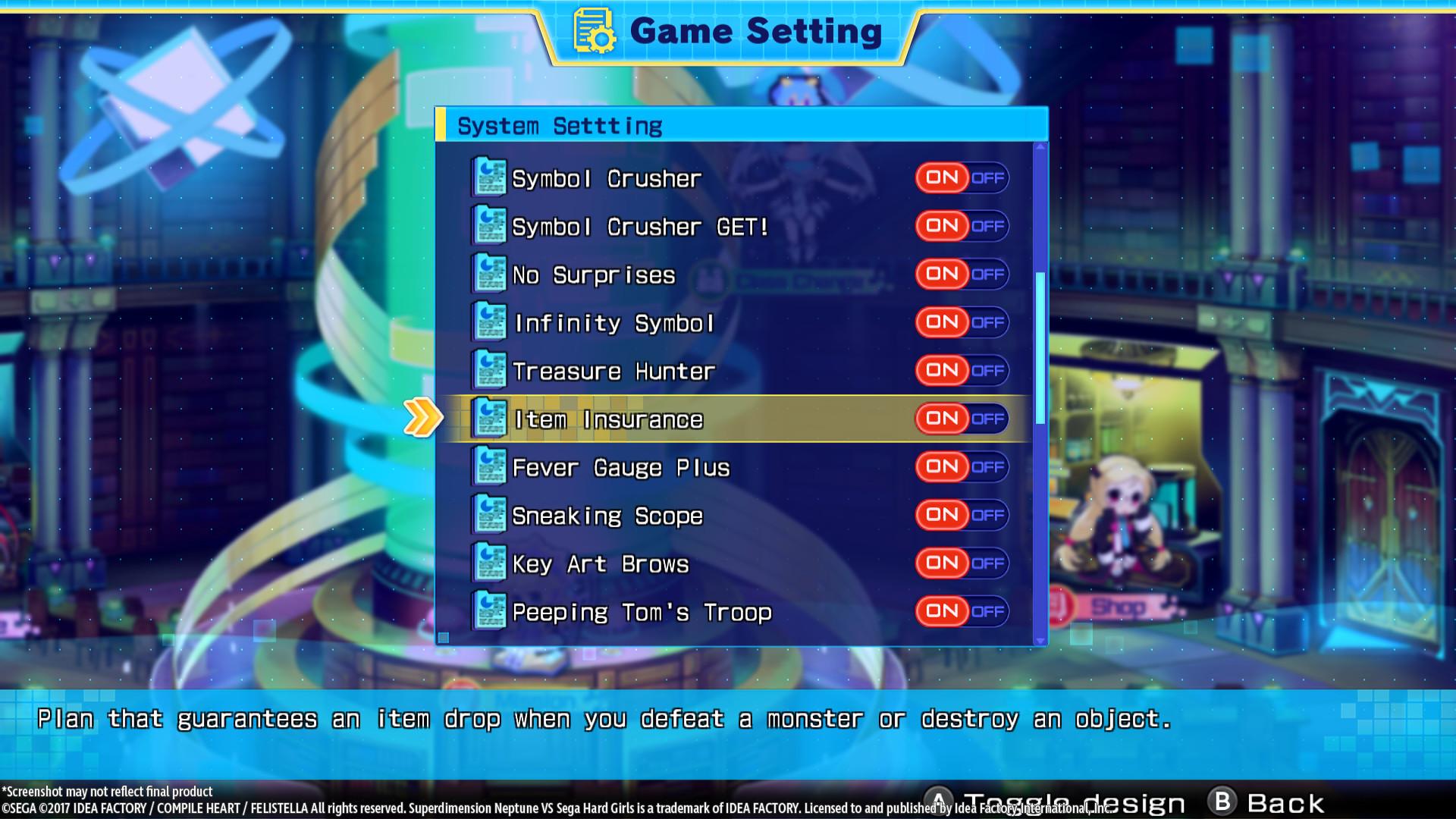Click the document icon beside Sneaking Scope

tap(489, 514)
